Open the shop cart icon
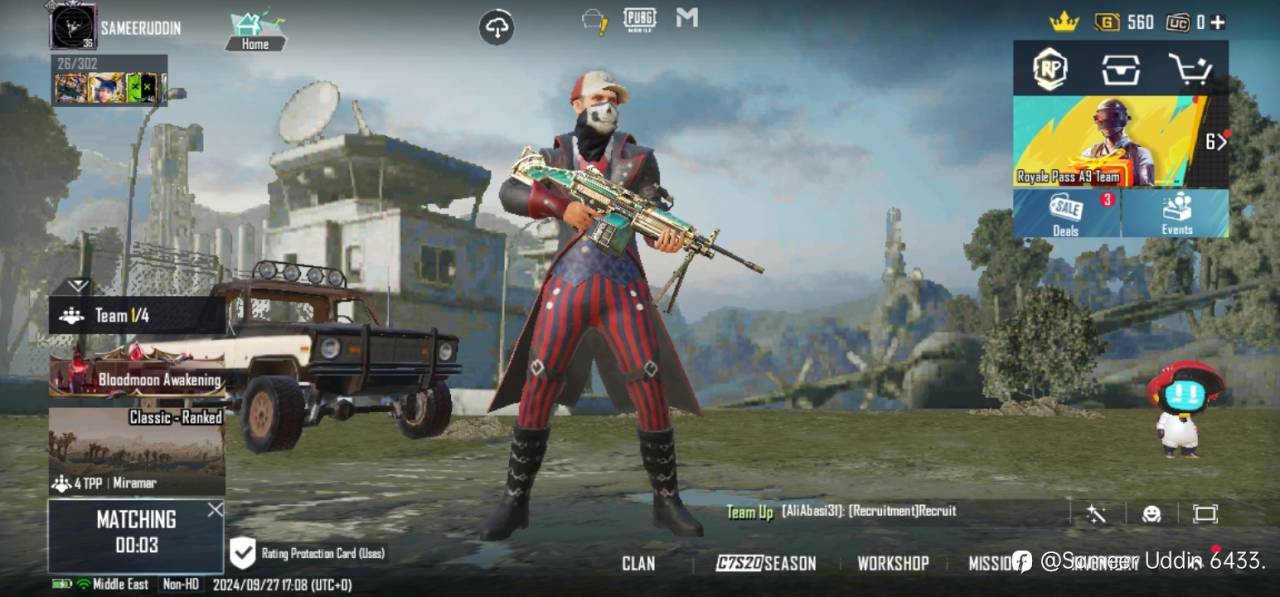The width and height of the screenshot is (1280, 597). pos(1190,69)
